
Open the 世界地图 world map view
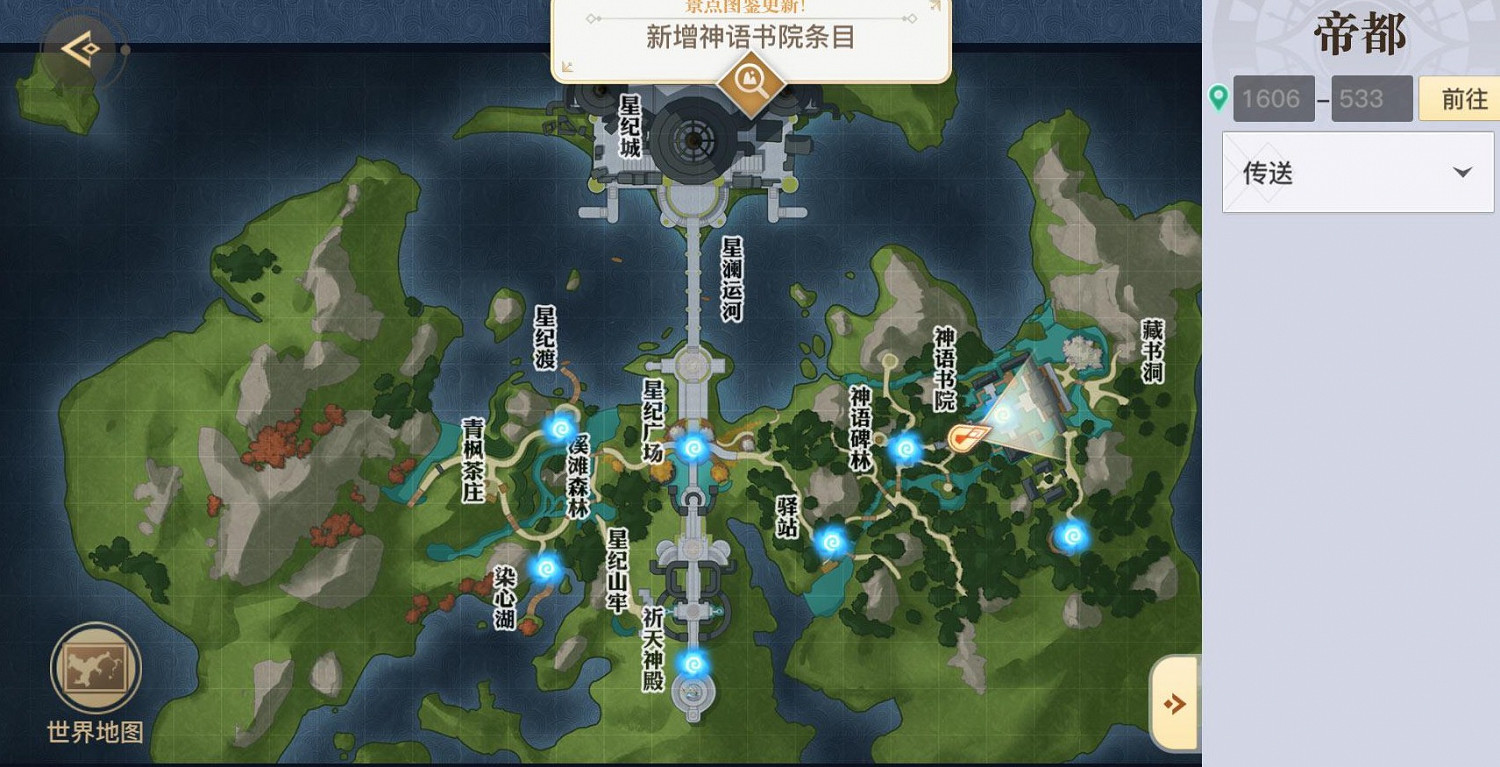94,668
